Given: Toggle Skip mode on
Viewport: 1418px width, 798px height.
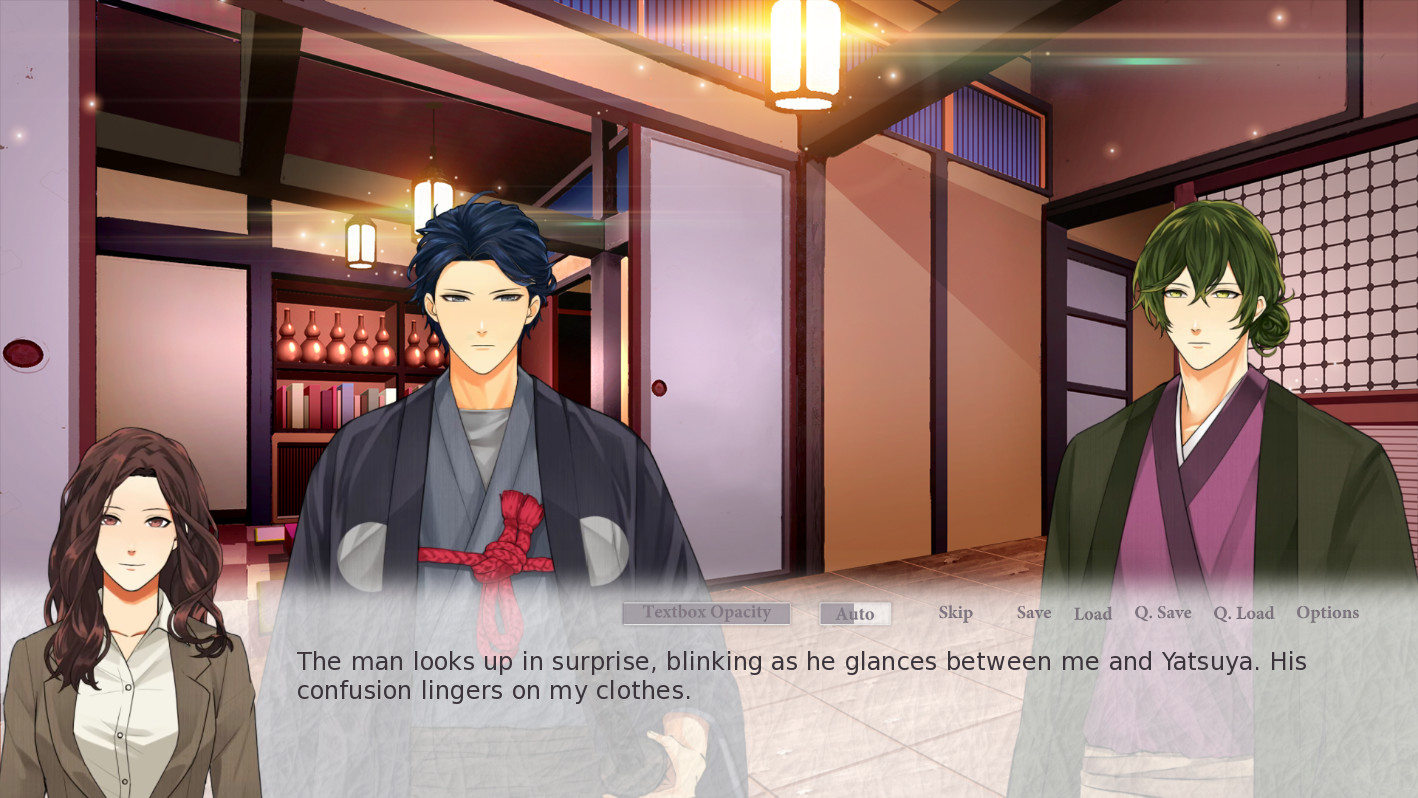Looking at the screenshot, I should 954,612.
